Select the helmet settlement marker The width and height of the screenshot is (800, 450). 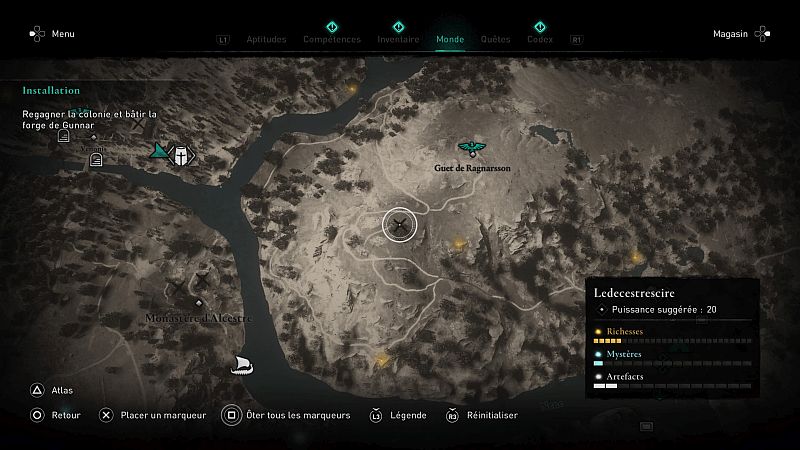[181, 155]
